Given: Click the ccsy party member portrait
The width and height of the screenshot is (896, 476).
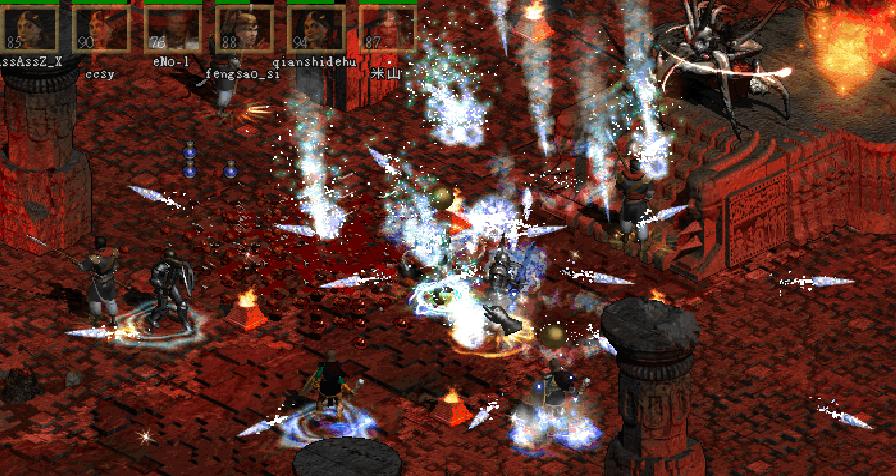Looking at the screenshot, I should 101,27.
